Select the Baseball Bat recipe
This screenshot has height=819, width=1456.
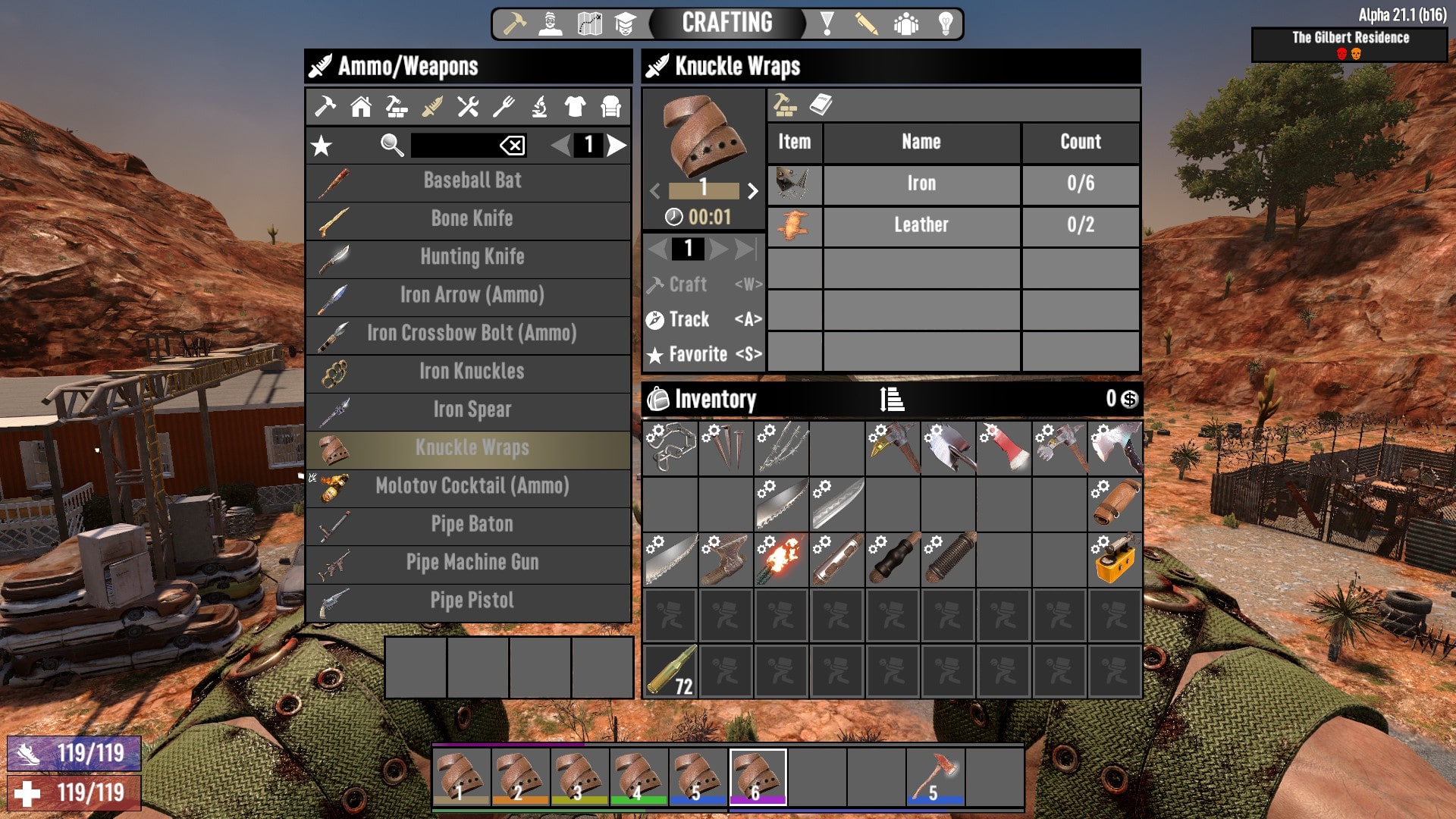pyautogui.click(x=472, y=181)
